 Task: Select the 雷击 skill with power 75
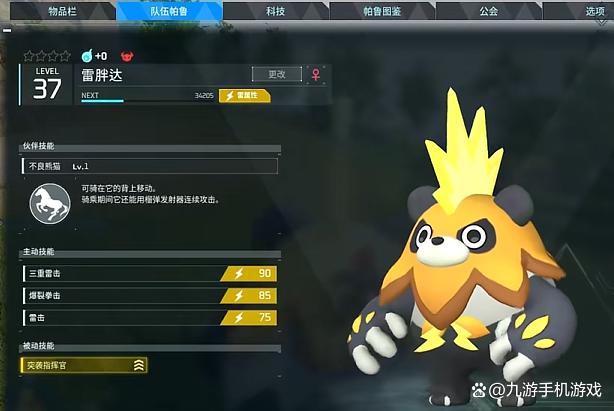tap(148, 318)
